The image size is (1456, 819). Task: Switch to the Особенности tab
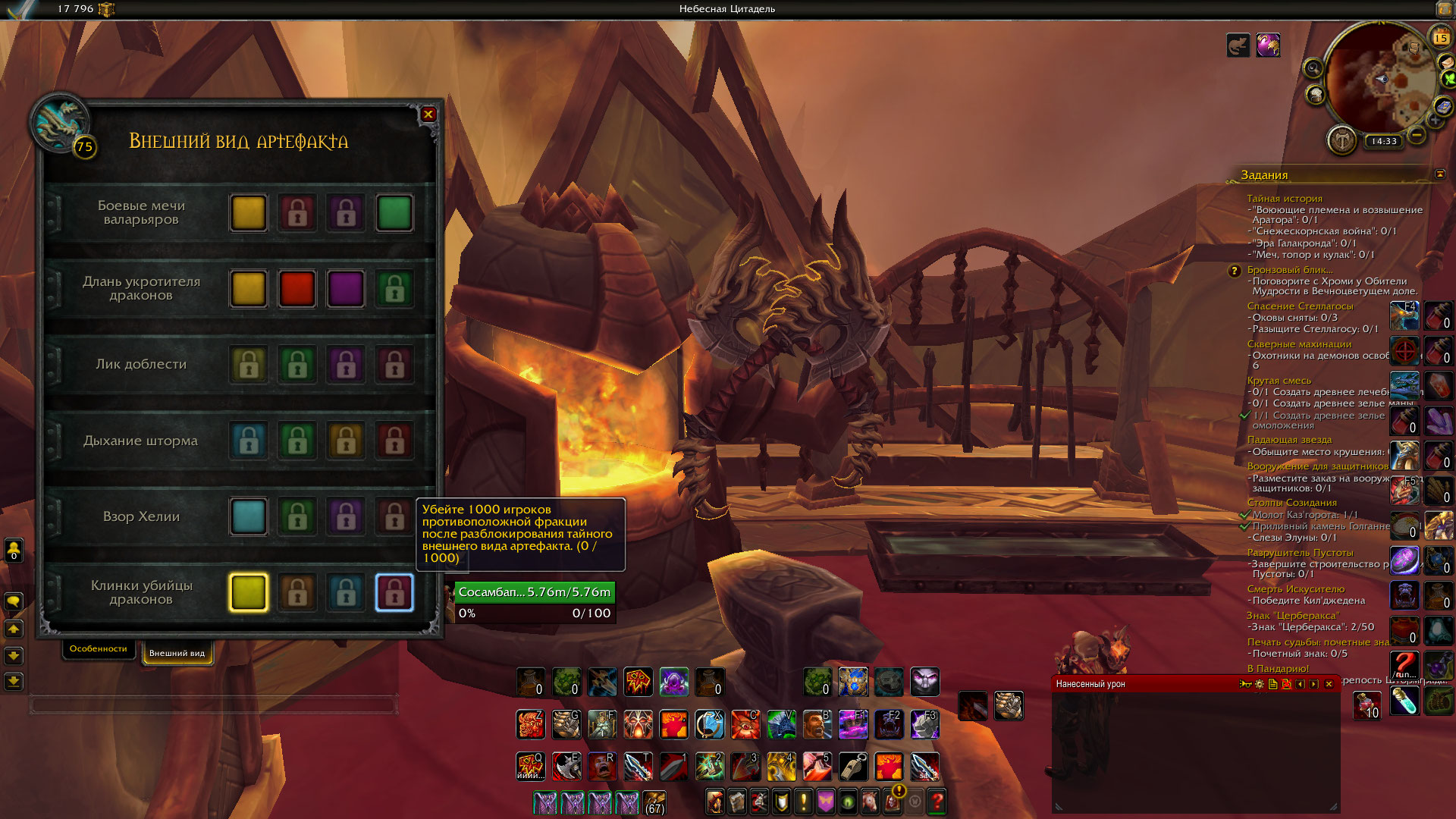click(99, 649)
